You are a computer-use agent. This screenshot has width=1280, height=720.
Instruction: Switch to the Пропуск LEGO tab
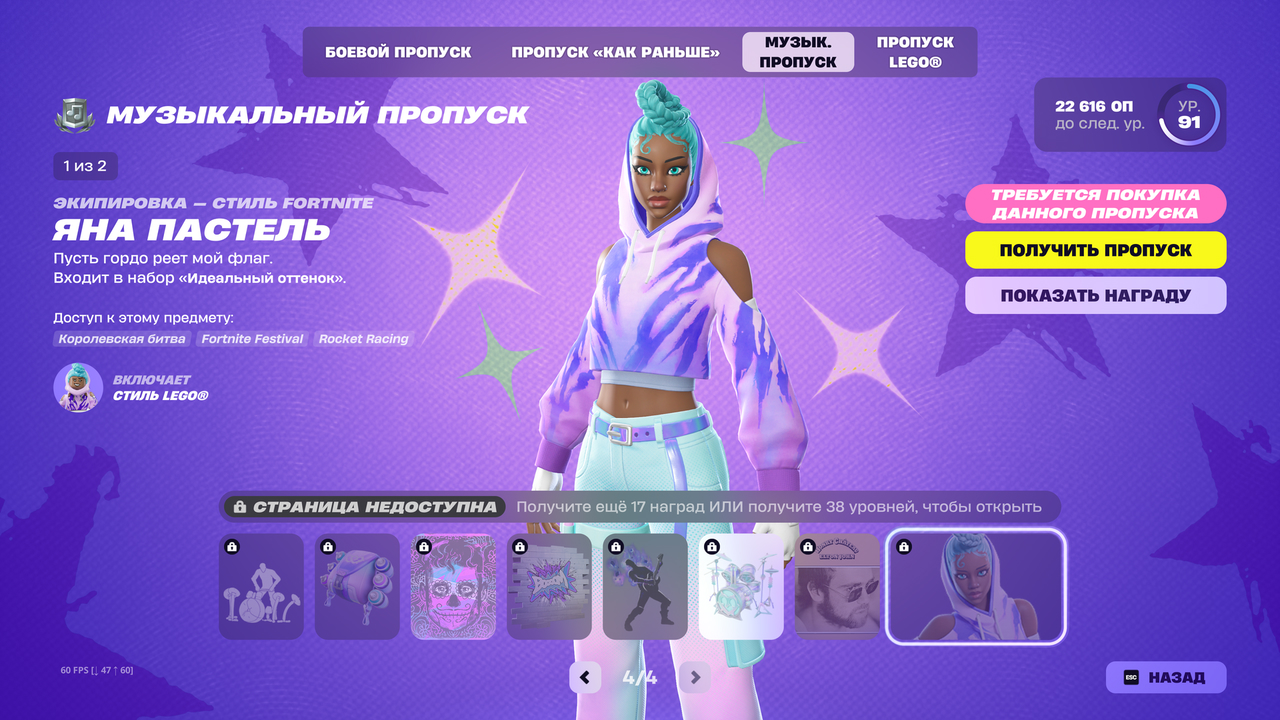[x=915, y=52]
